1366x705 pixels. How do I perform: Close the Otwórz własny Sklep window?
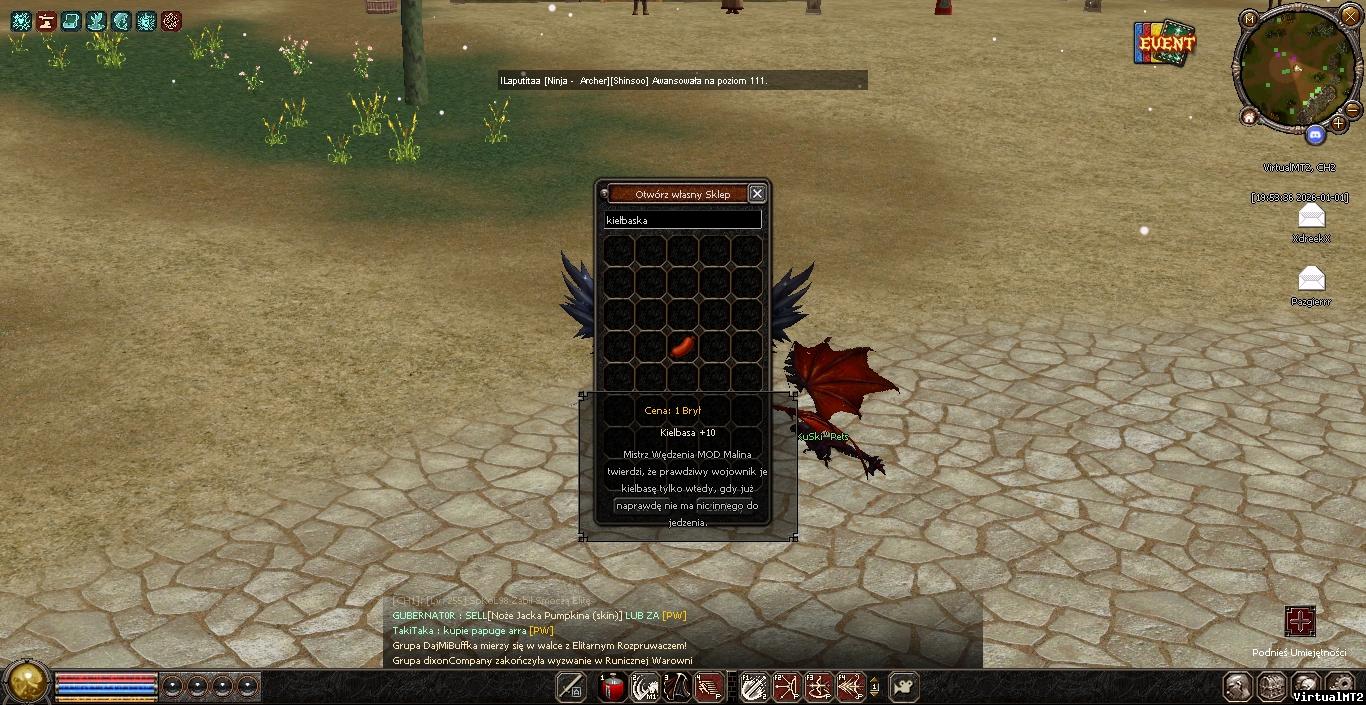click(757, 194)
